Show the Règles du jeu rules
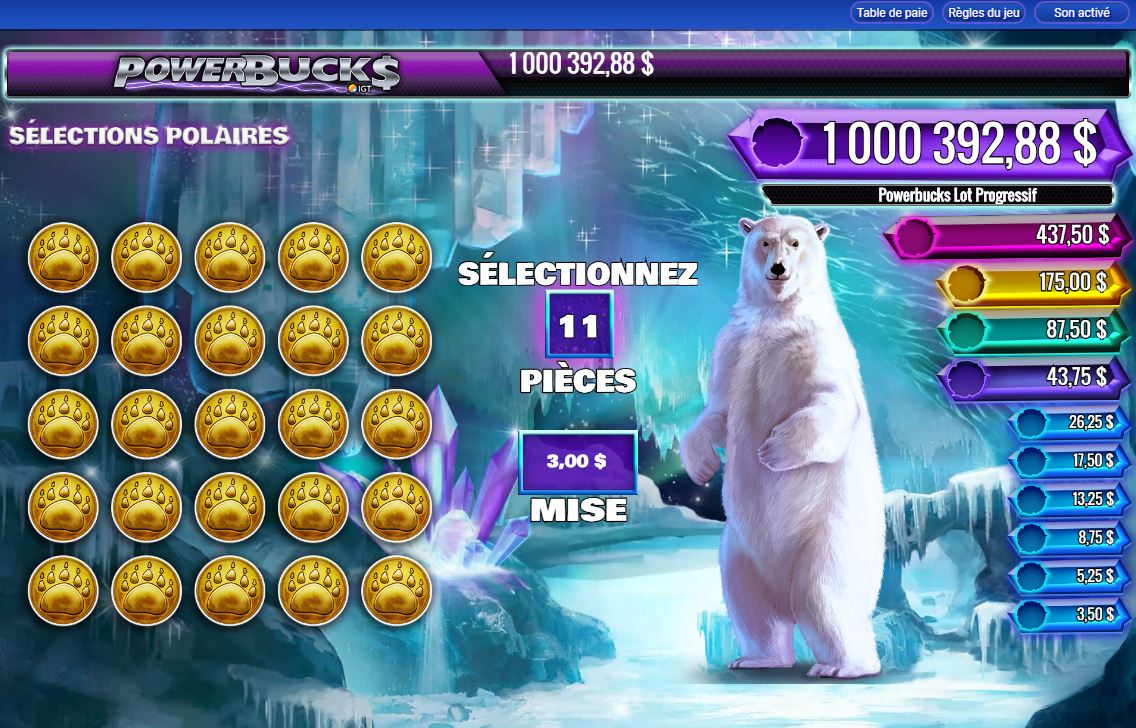The width and height of the screenshot is (1136, 728). click(x=983, y=13)
